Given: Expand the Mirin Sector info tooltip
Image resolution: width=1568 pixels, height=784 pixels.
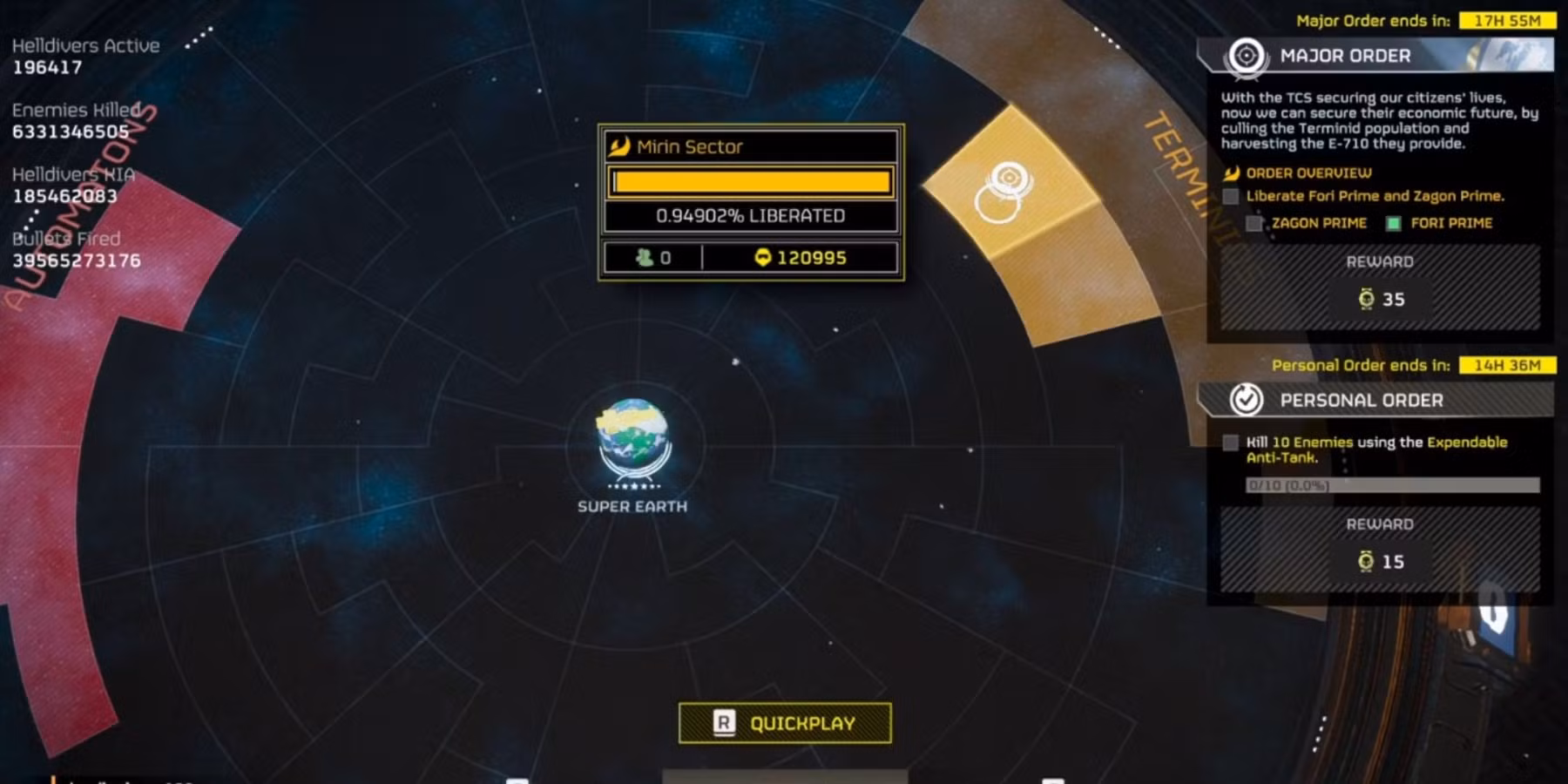Looking at the screenshot, I should 751,202.
